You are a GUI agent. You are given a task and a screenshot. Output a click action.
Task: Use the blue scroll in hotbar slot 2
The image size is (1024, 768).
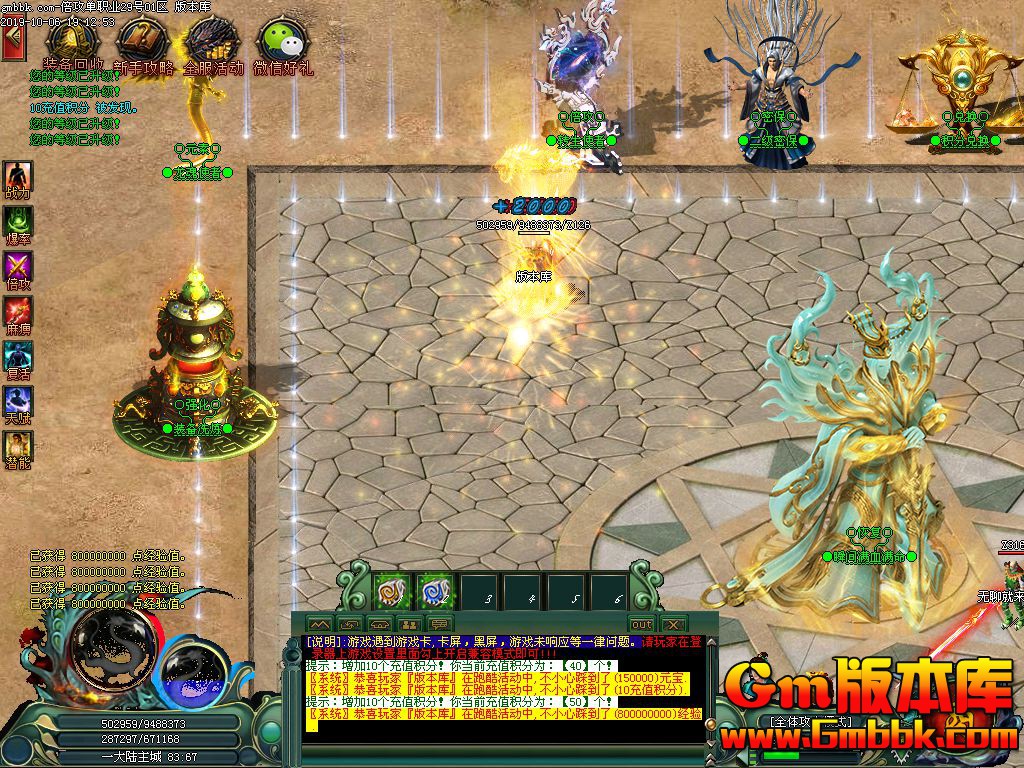tap(434, 592)
